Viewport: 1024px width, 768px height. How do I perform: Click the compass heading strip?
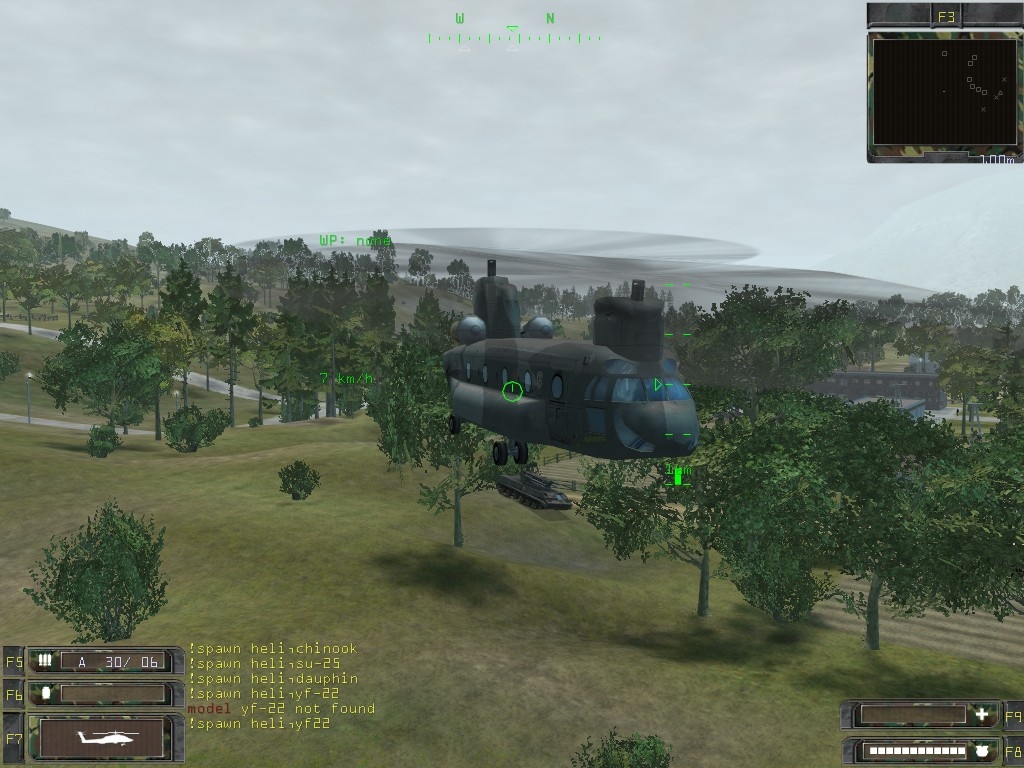point(512,37)
